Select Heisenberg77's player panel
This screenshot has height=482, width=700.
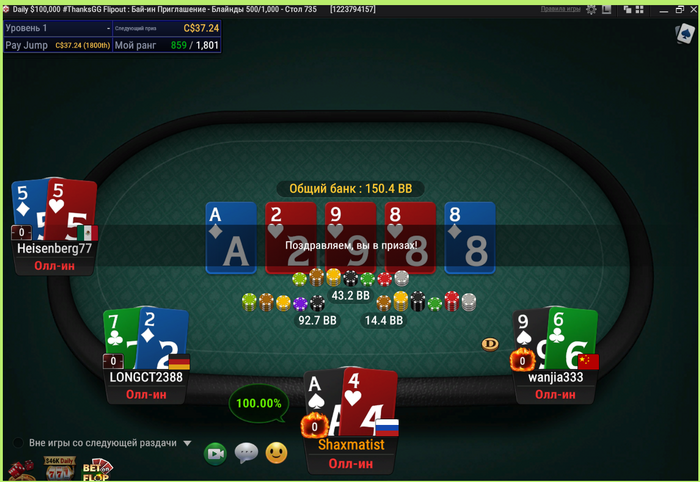tap(54, 249)
